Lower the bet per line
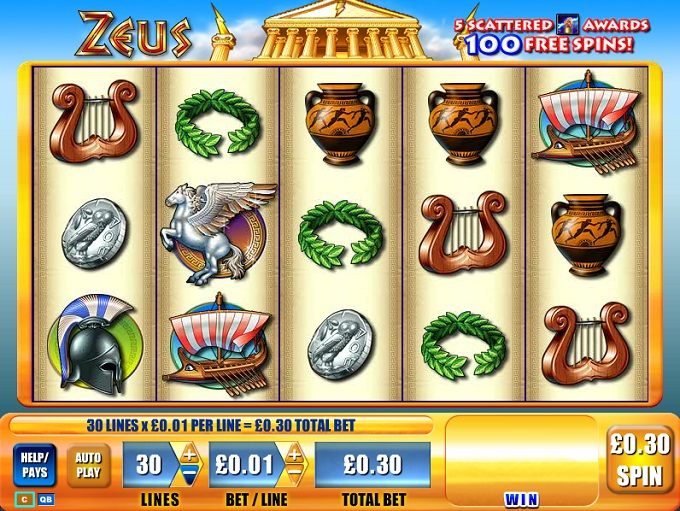 click(x=294, y=475)
